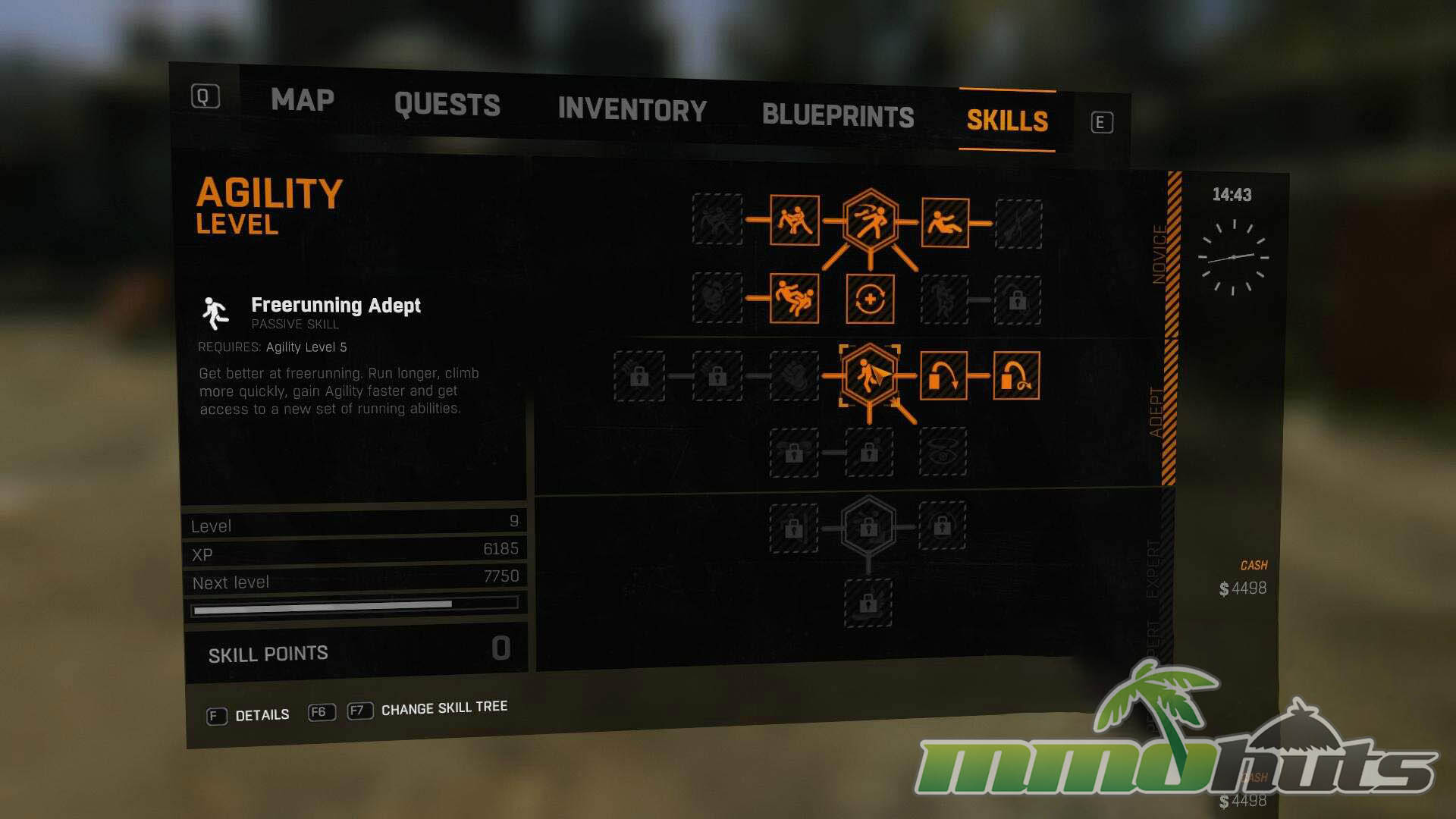Select the greyed-out eye skill icon
Viewport: 1456px width, 819px height.
click(943, 453)
